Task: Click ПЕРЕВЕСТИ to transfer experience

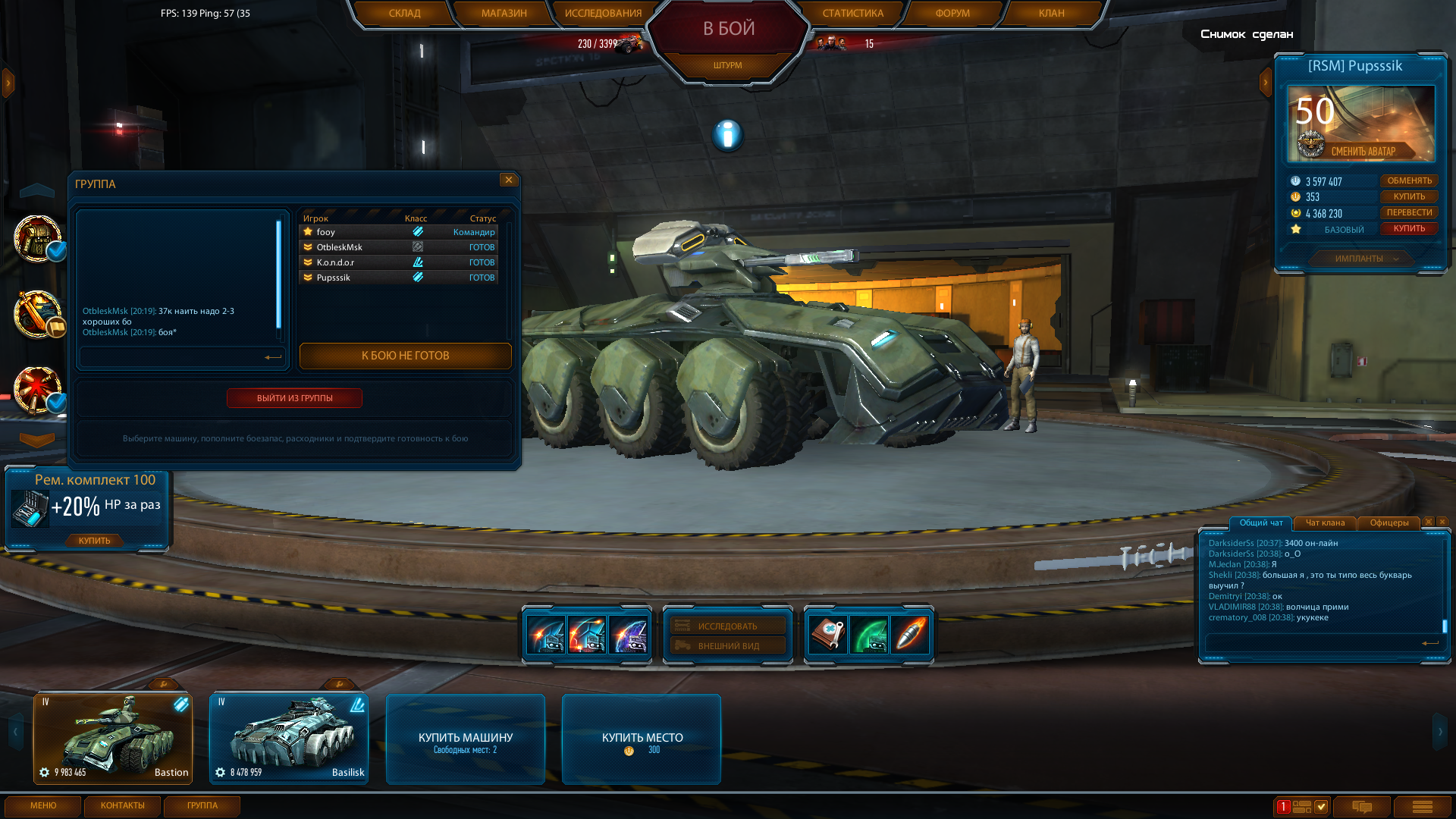Action: (1409, 212)
